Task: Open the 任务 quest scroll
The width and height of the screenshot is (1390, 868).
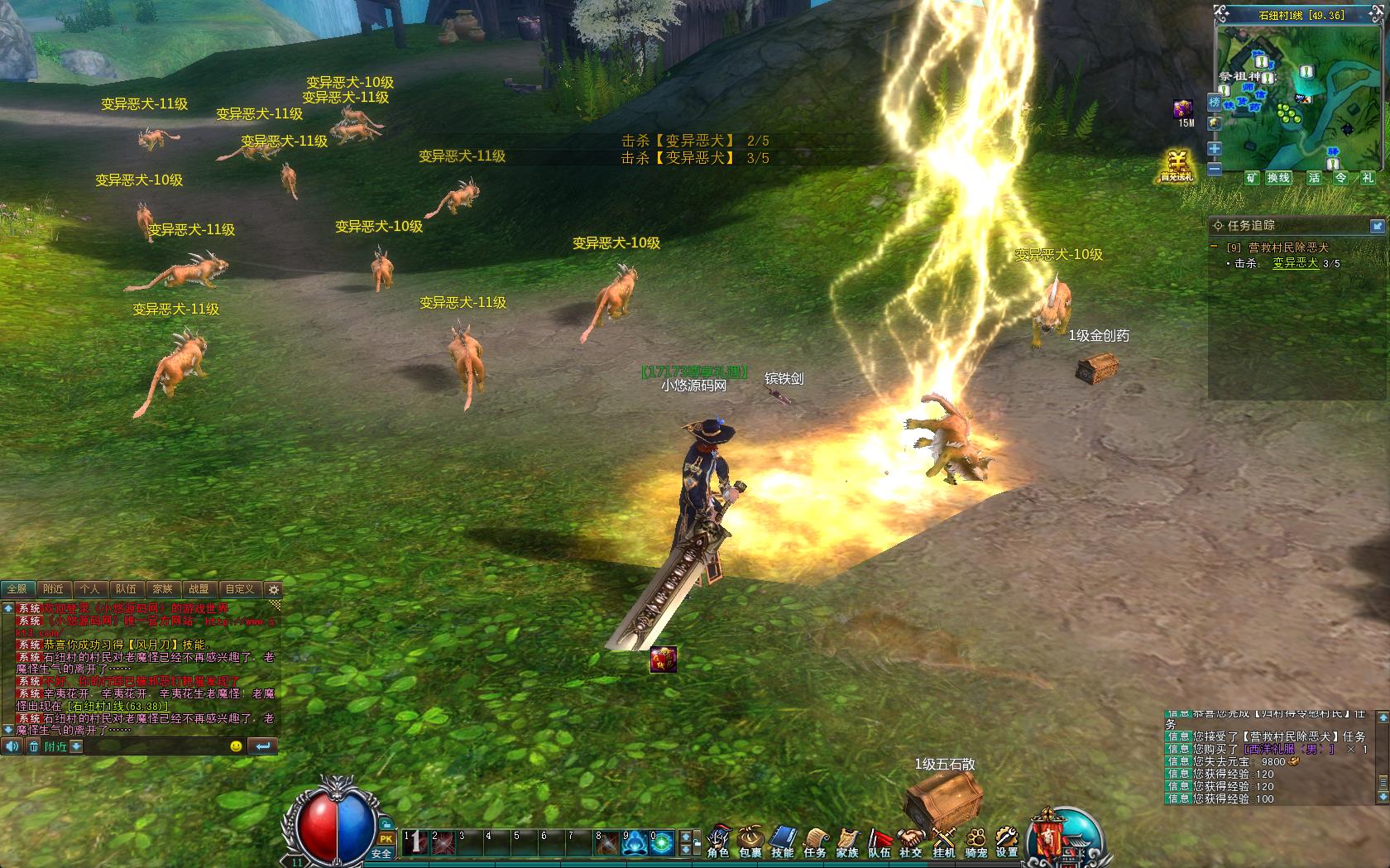Action: tap(815, 841)
